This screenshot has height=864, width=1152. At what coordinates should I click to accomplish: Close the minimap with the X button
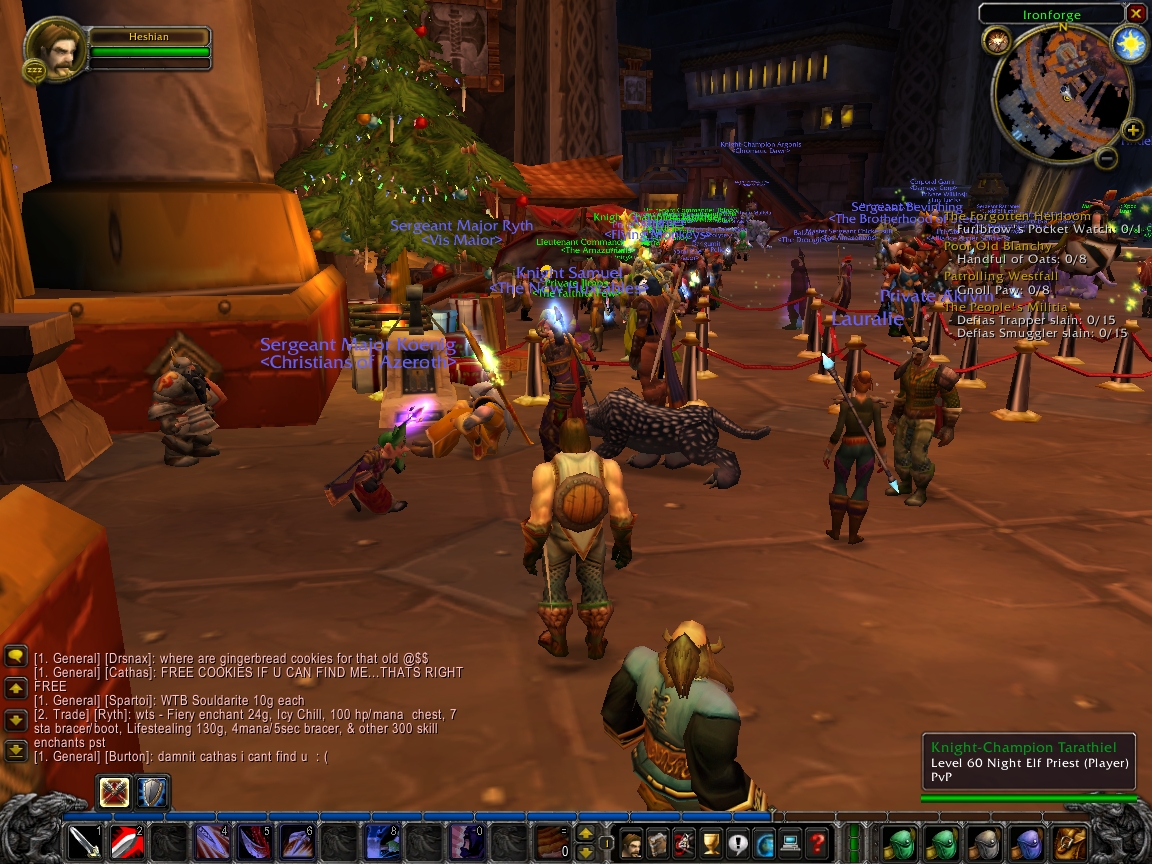point(1136,14)
